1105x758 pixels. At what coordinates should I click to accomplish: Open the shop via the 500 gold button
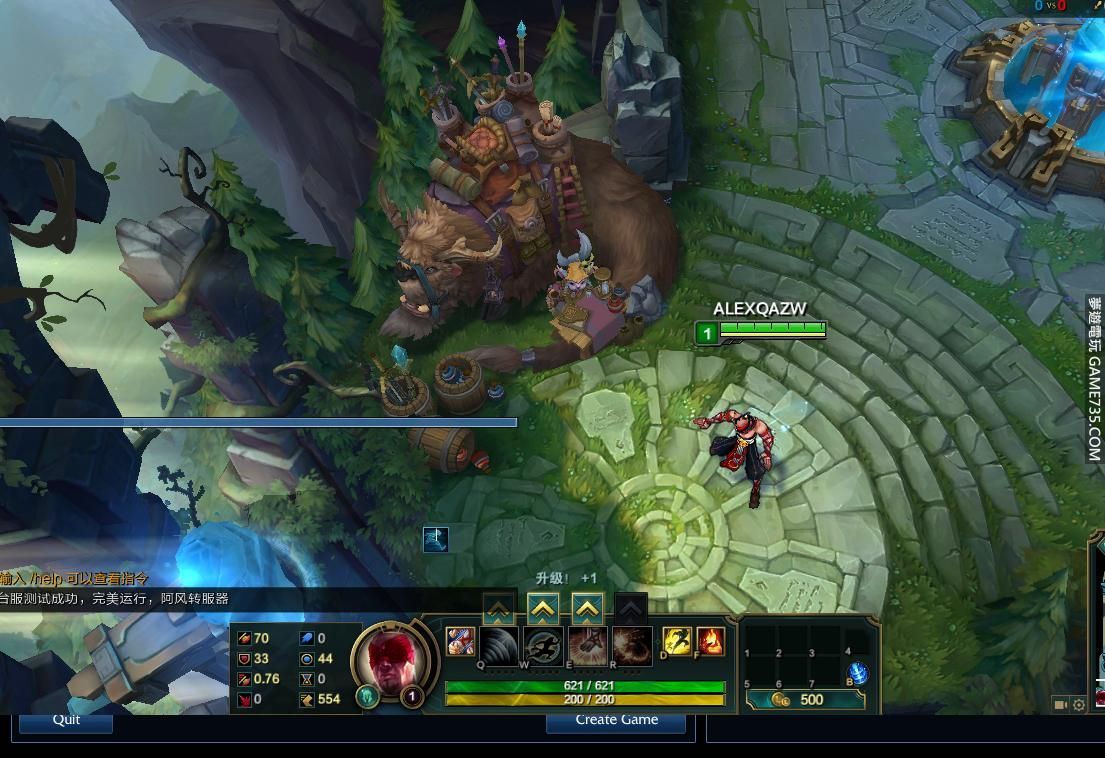click(805, 700)
